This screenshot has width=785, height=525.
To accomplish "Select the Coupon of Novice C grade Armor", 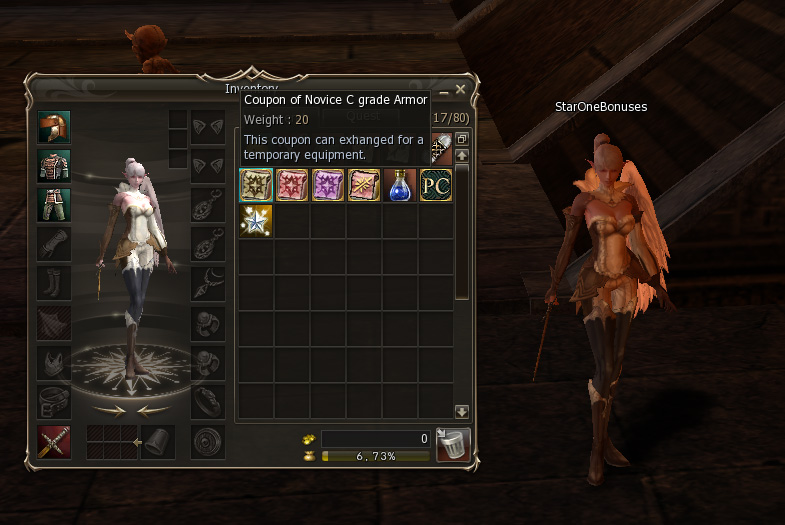I will pos(256,185).
